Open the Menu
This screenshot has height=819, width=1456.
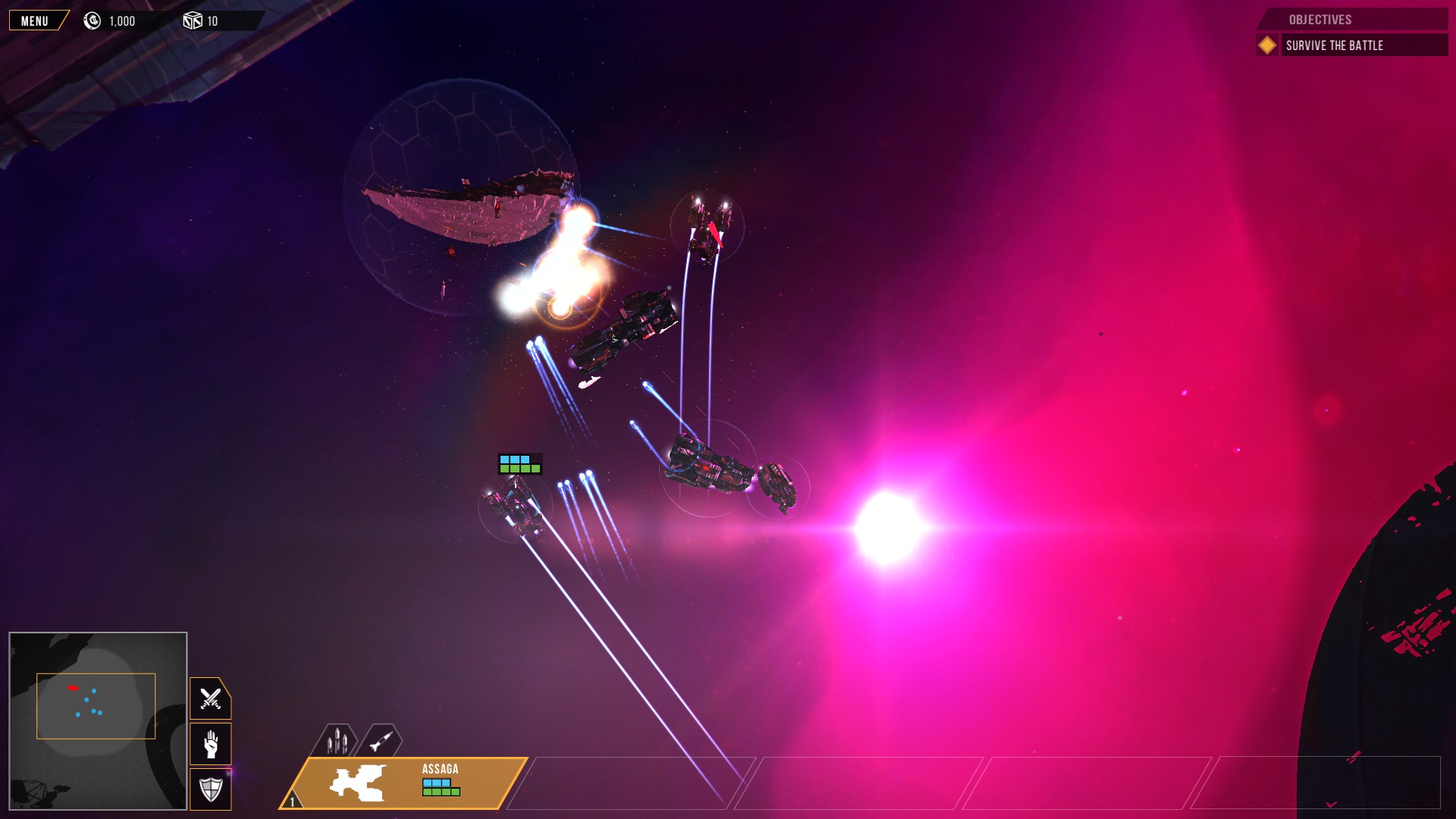pyautogui.click(x=35, y=20)
